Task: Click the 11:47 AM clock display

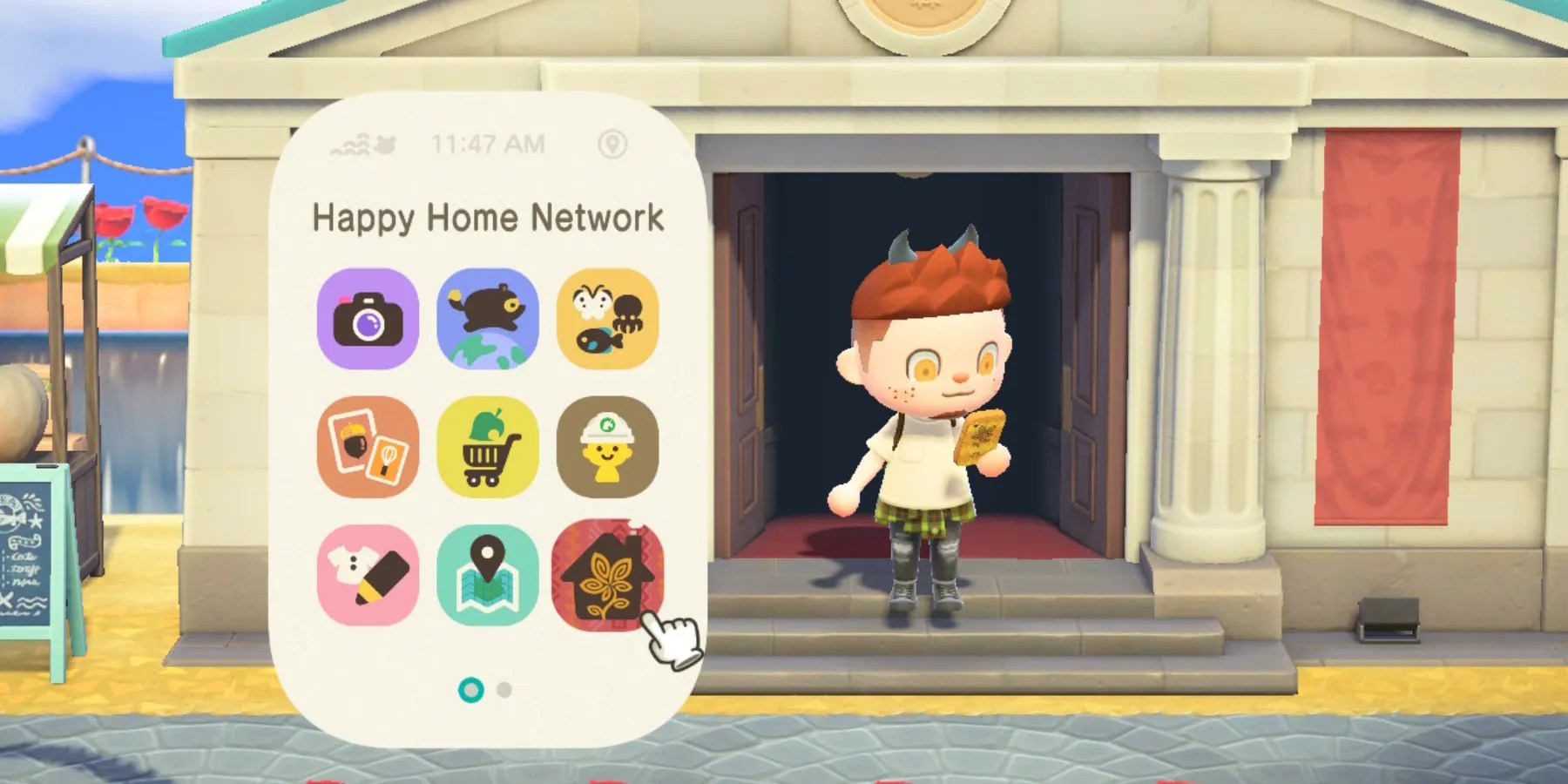Action: (x=488, y=144)
